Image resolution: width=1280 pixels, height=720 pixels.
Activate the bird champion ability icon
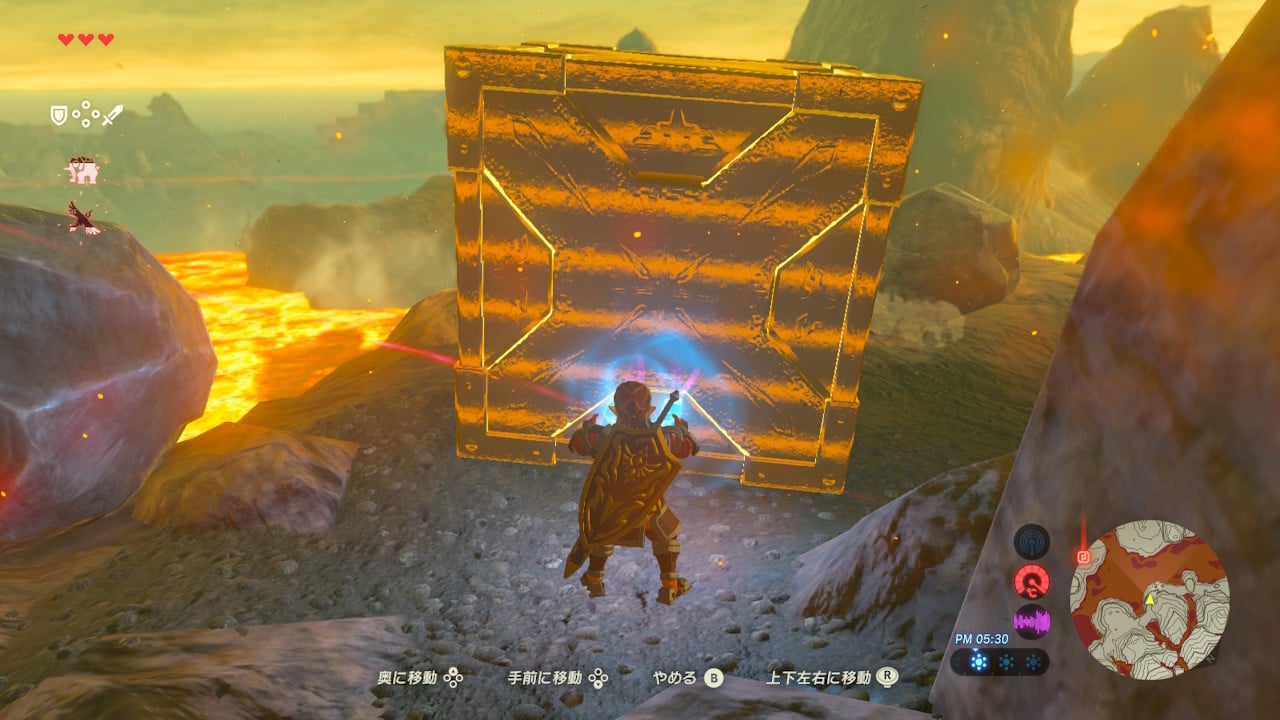tap(84, 216)
